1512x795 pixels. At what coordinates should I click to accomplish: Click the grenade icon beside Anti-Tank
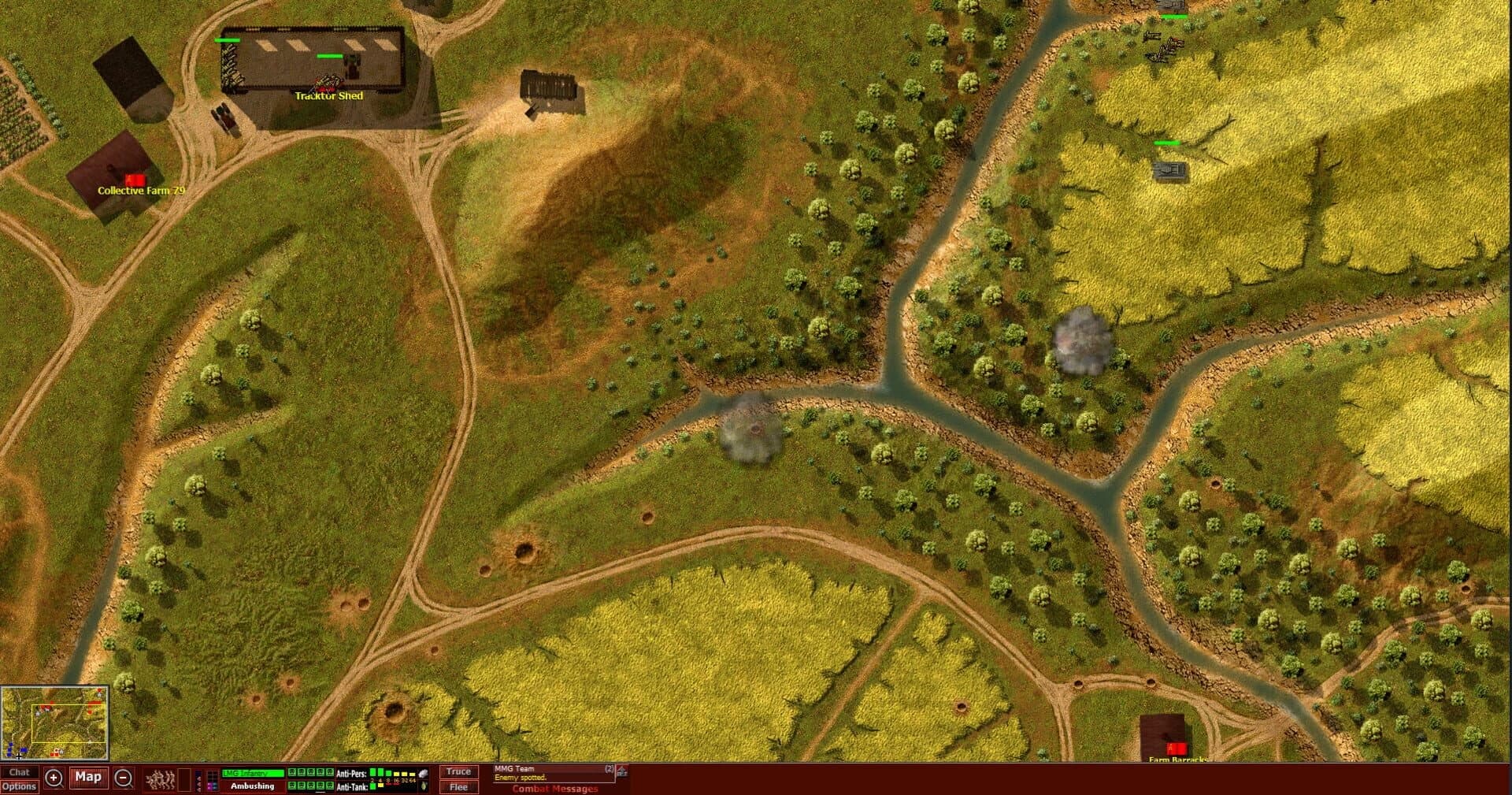pyautogui.click(x=424, y=786)
